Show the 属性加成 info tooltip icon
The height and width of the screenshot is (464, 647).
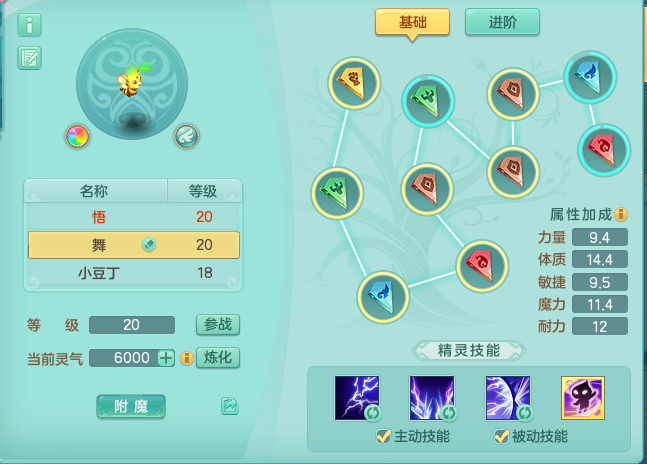[x=621, y=215]
